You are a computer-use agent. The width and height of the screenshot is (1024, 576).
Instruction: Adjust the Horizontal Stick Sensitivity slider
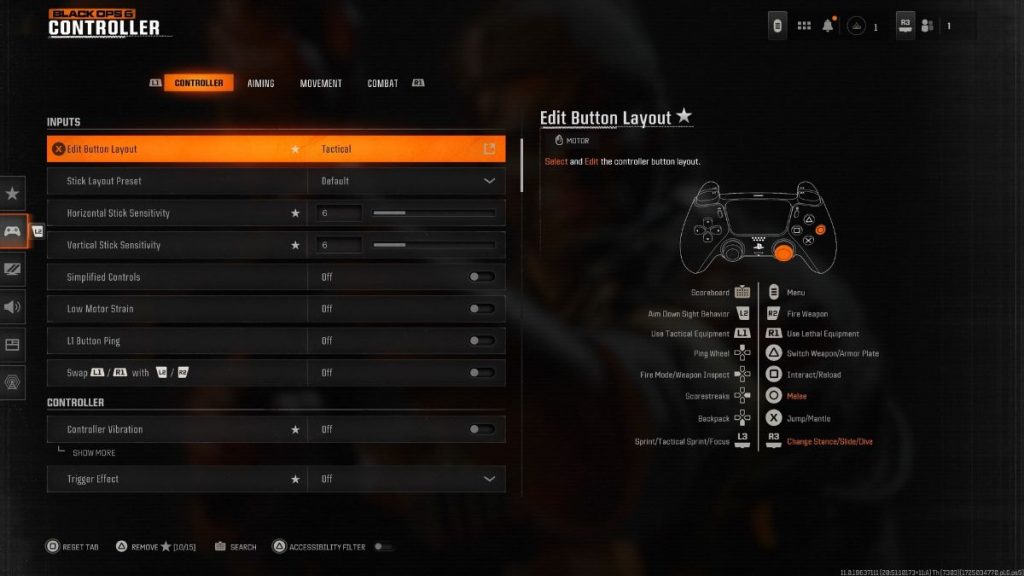point(433,213)
